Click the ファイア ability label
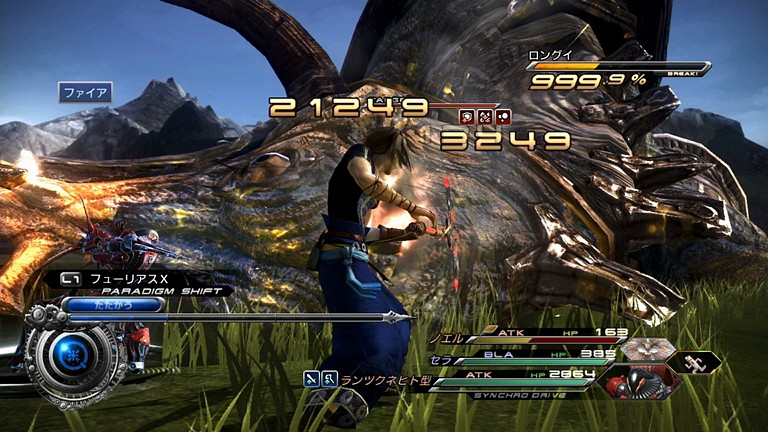 pos(85,93)
